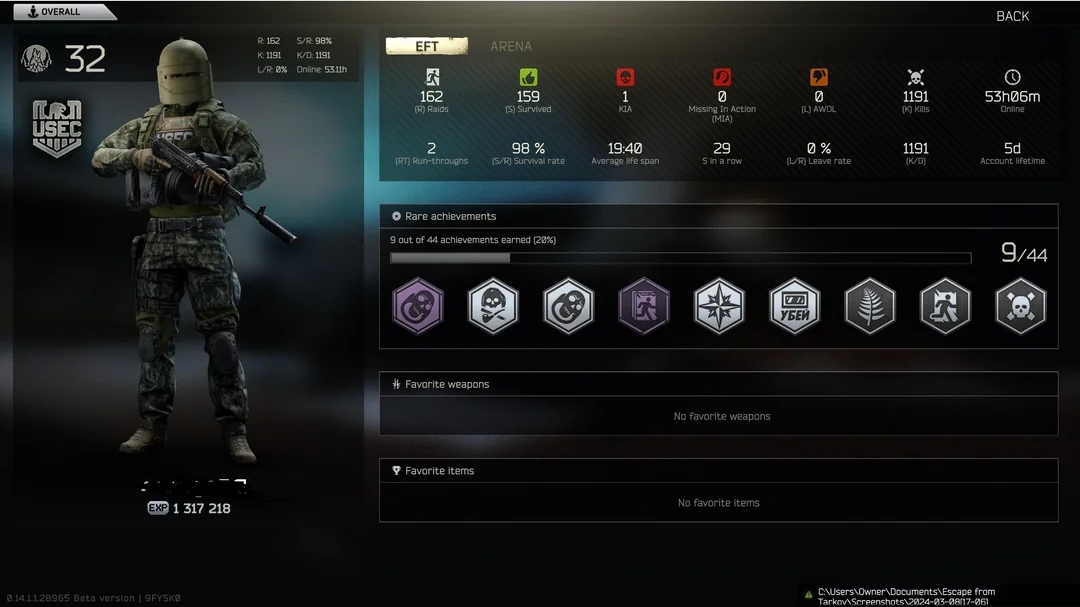
Task: Choose the white skull-grenade achievement badge
Action: (569, 306)
